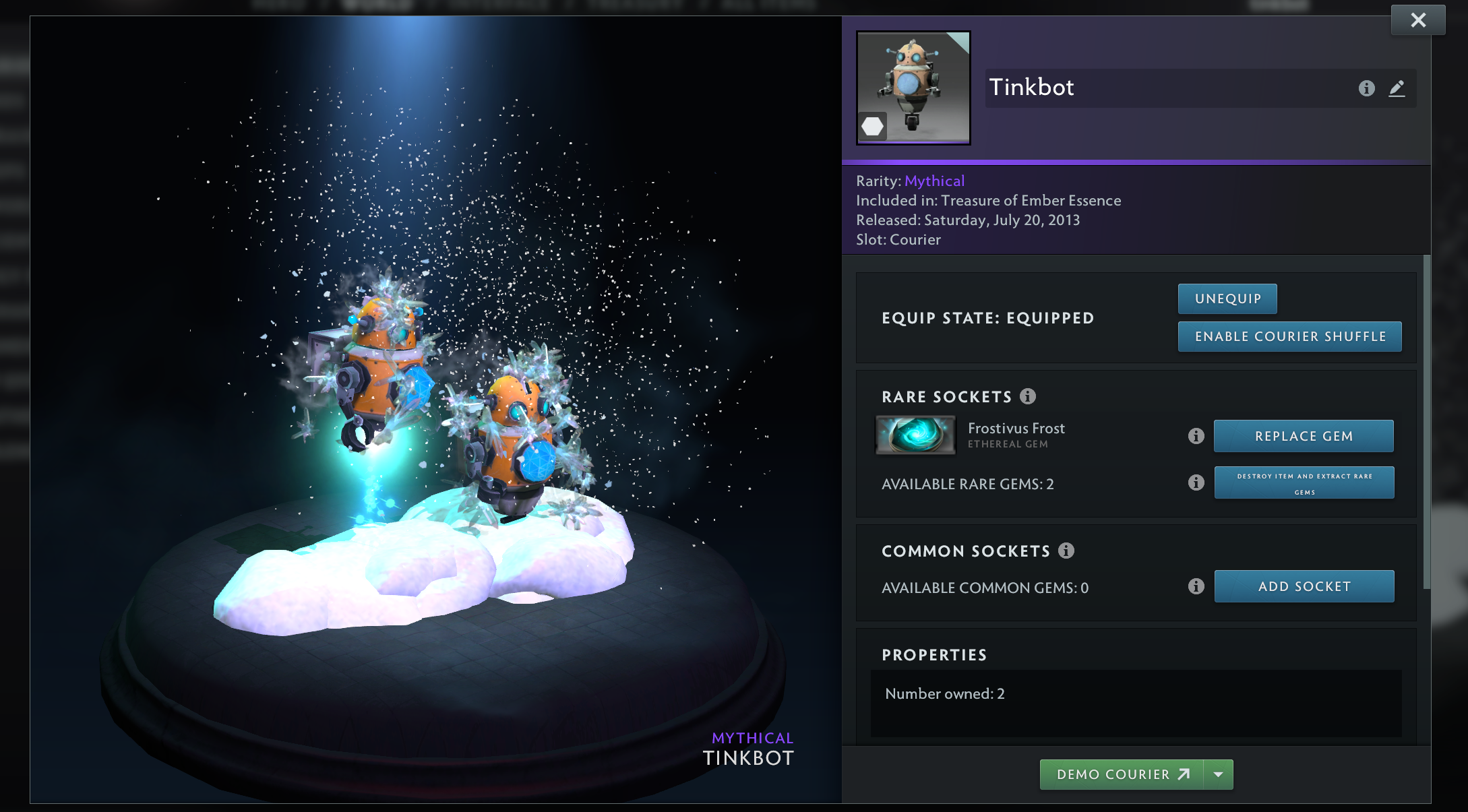Show info for available rare gems
Screen dimensions: 1468x812
[1196, 482]
